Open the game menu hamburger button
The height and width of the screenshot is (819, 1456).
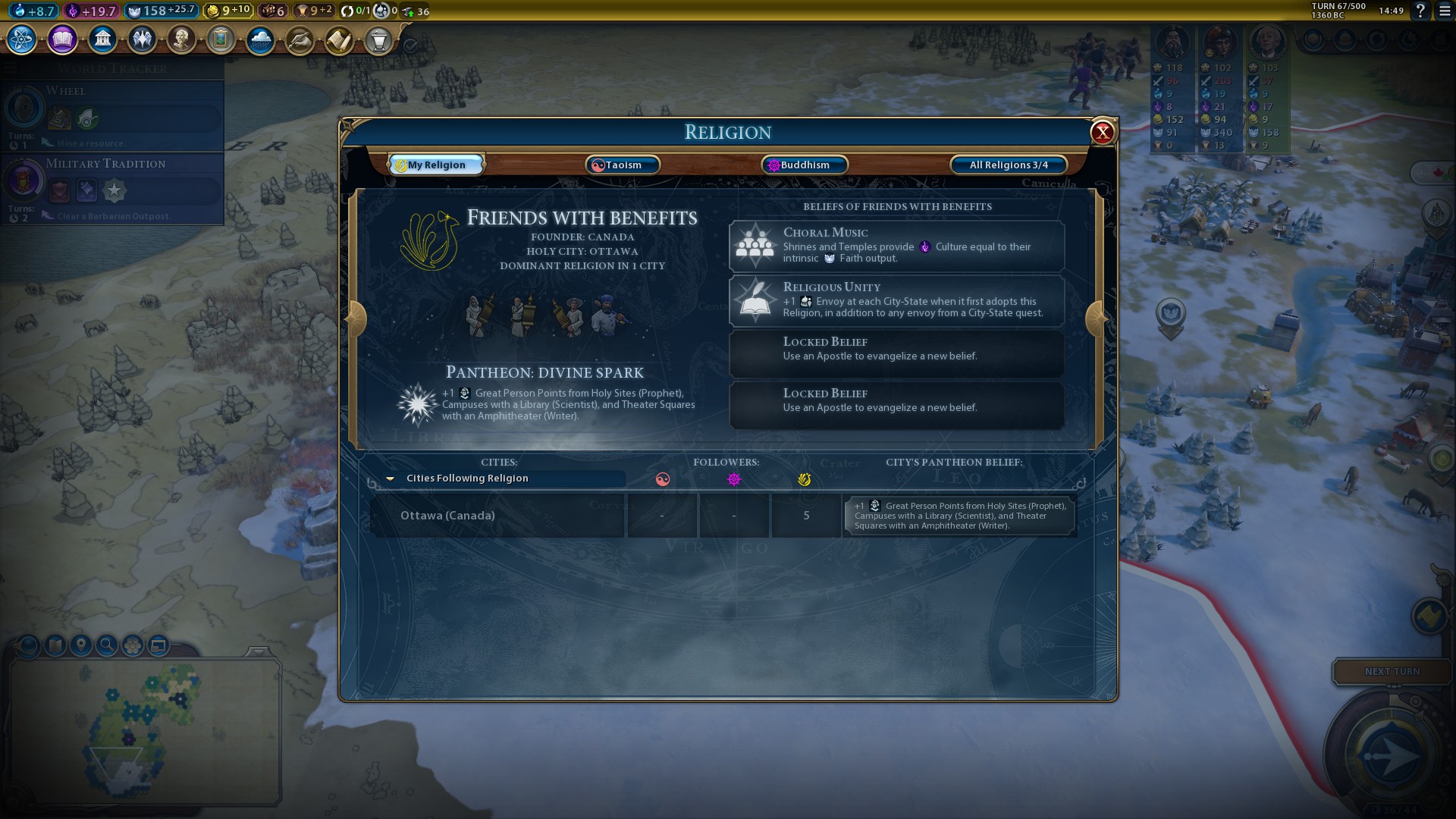click(1445, 11)
